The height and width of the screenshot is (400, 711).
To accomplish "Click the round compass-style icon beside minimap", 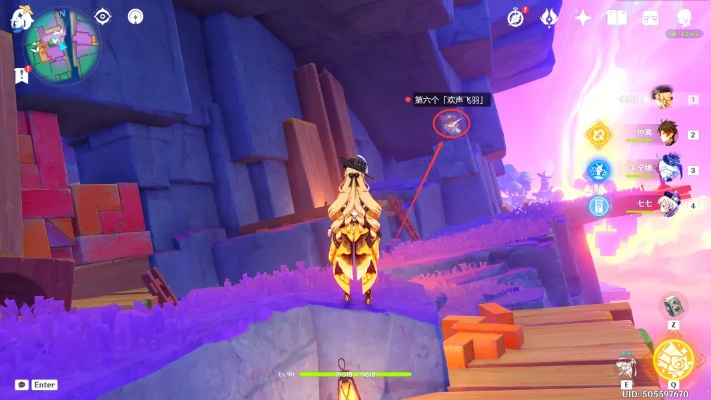I will tap(135, 16).
